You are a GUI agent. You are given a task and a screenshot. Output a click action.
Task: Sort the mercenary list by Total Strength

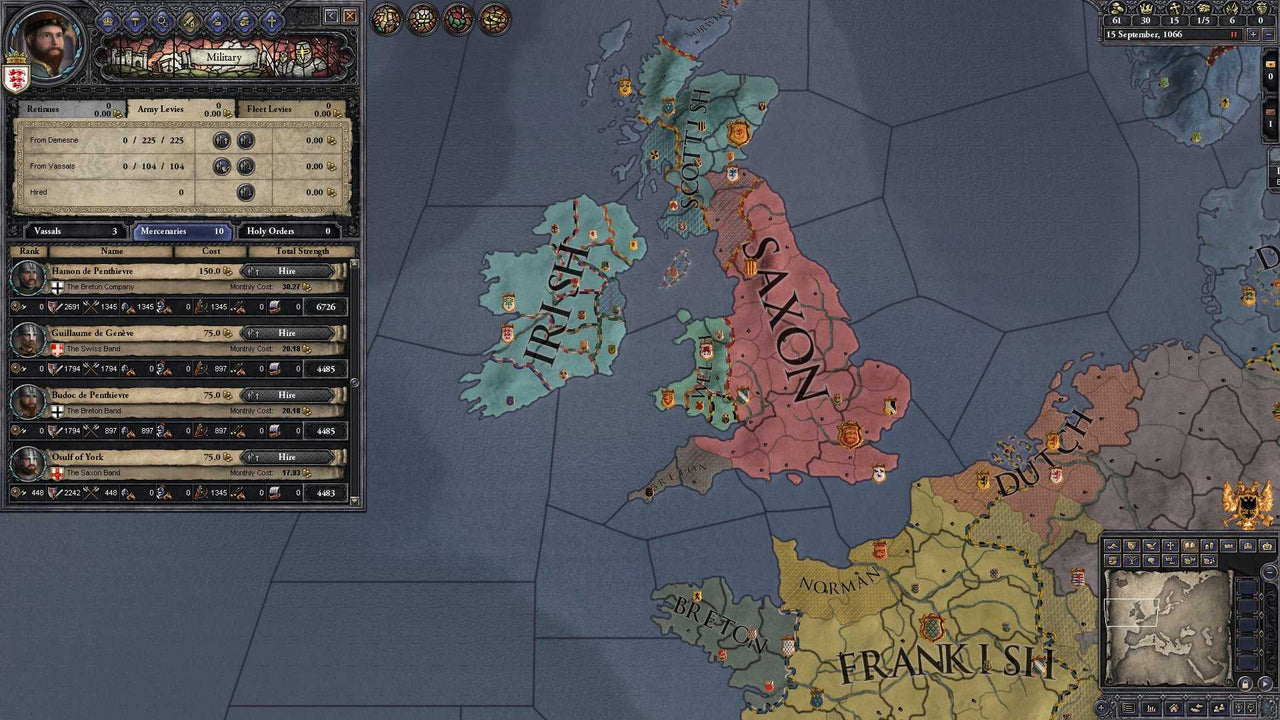(302, 252)
